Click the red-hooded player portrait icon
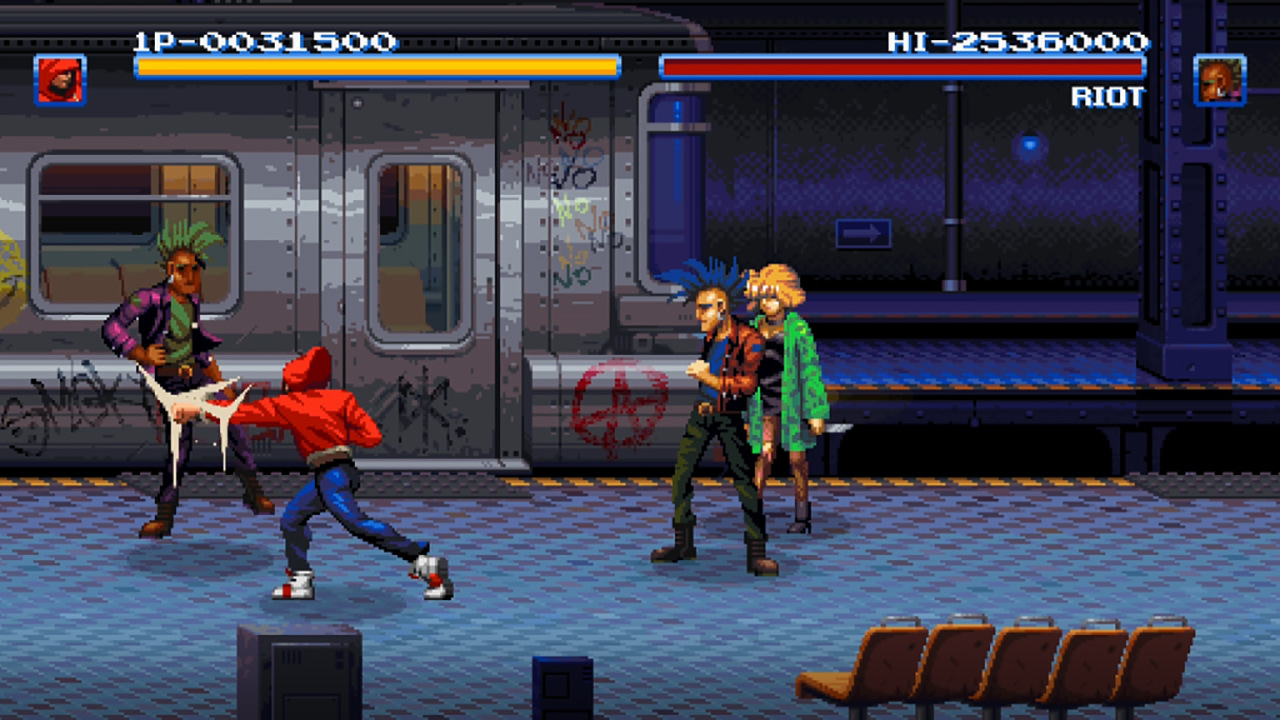Viewport: 1280px width, 720px height. 59,80
